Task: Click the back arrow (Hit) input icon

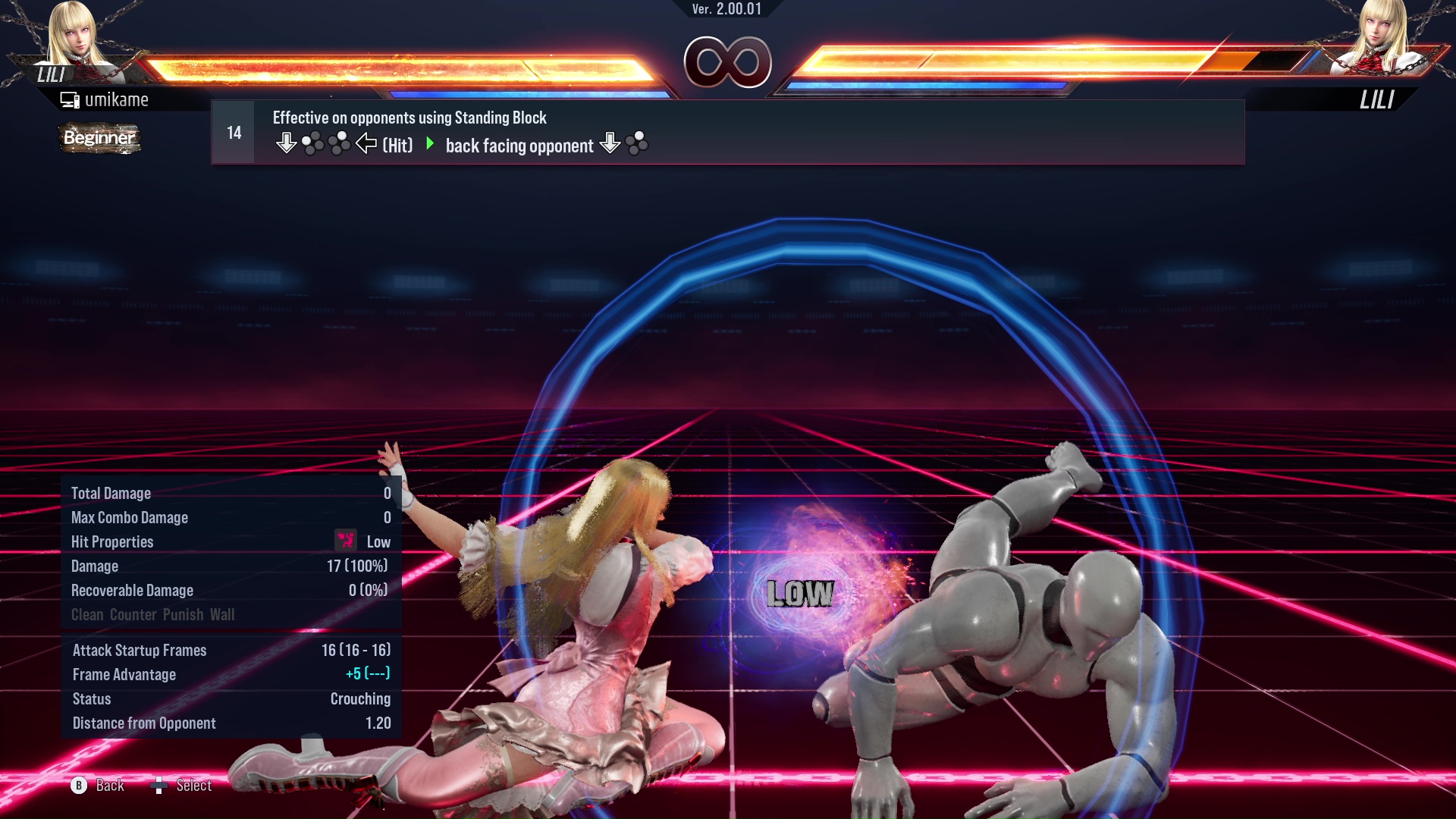Action: pos(367,143)
